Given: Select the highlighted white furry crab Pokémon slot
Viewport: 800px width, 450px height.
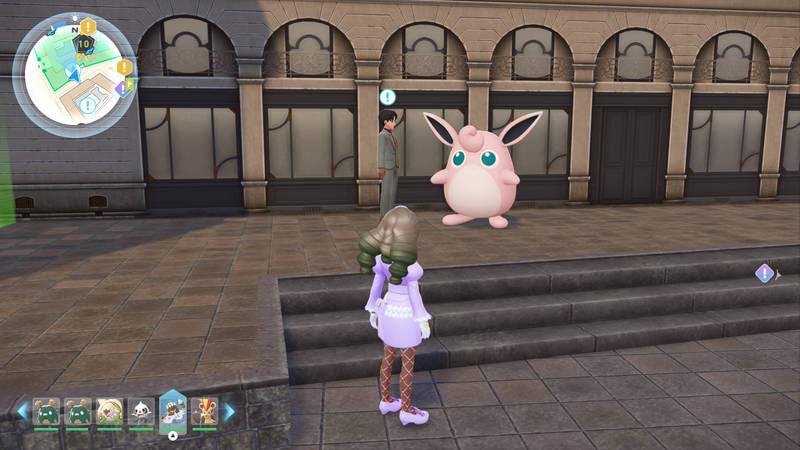Looking at the screenshot, I should 172,411.
